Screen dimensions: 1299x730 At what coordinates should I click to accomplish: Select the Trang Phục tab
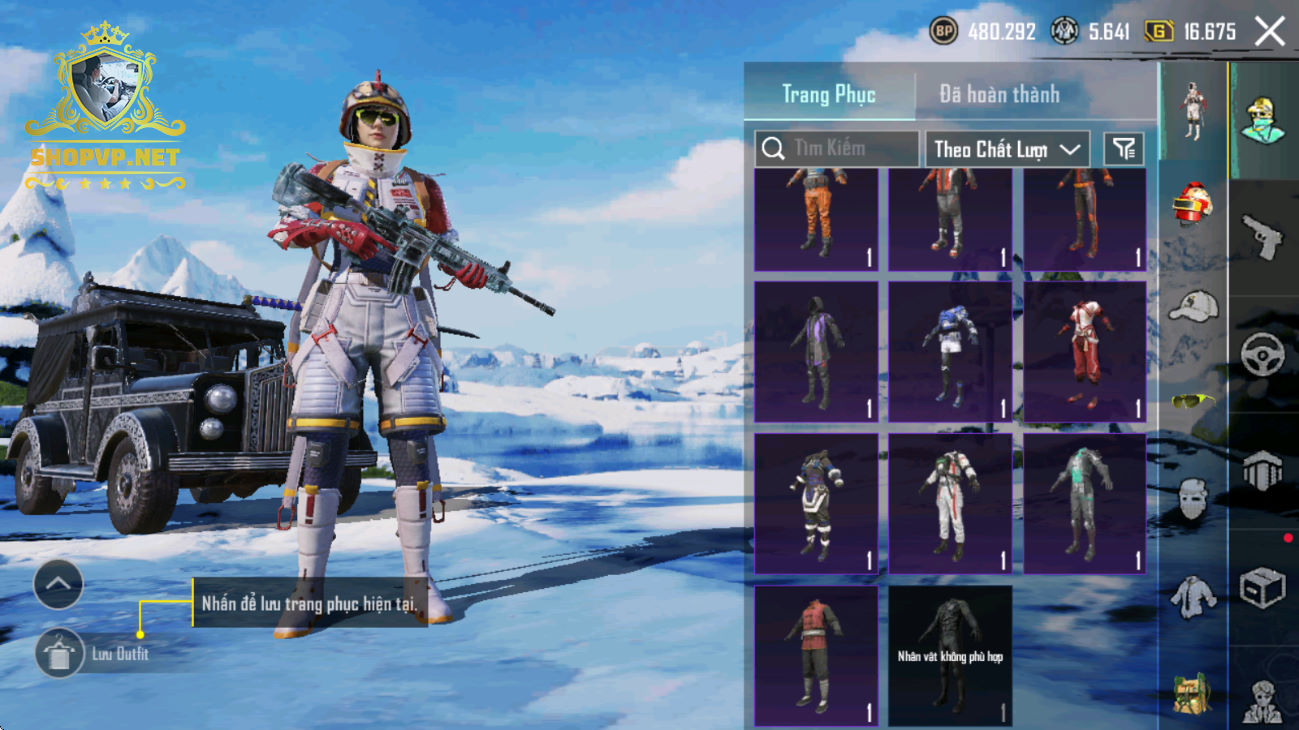(828, 94)
